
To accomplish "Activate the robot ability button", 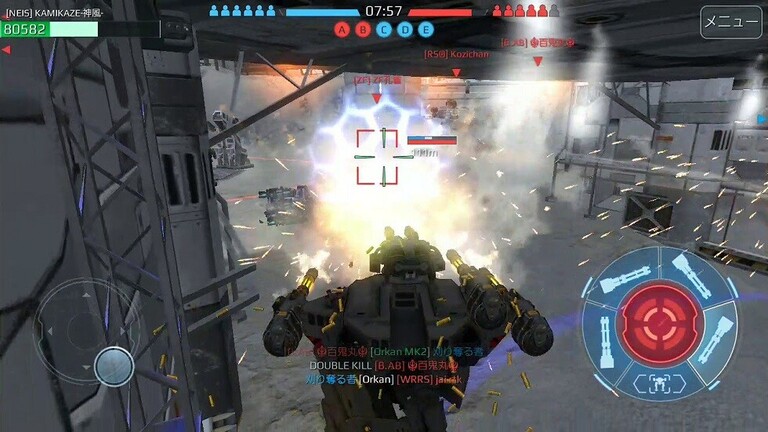I will click(x=661, y=381).
